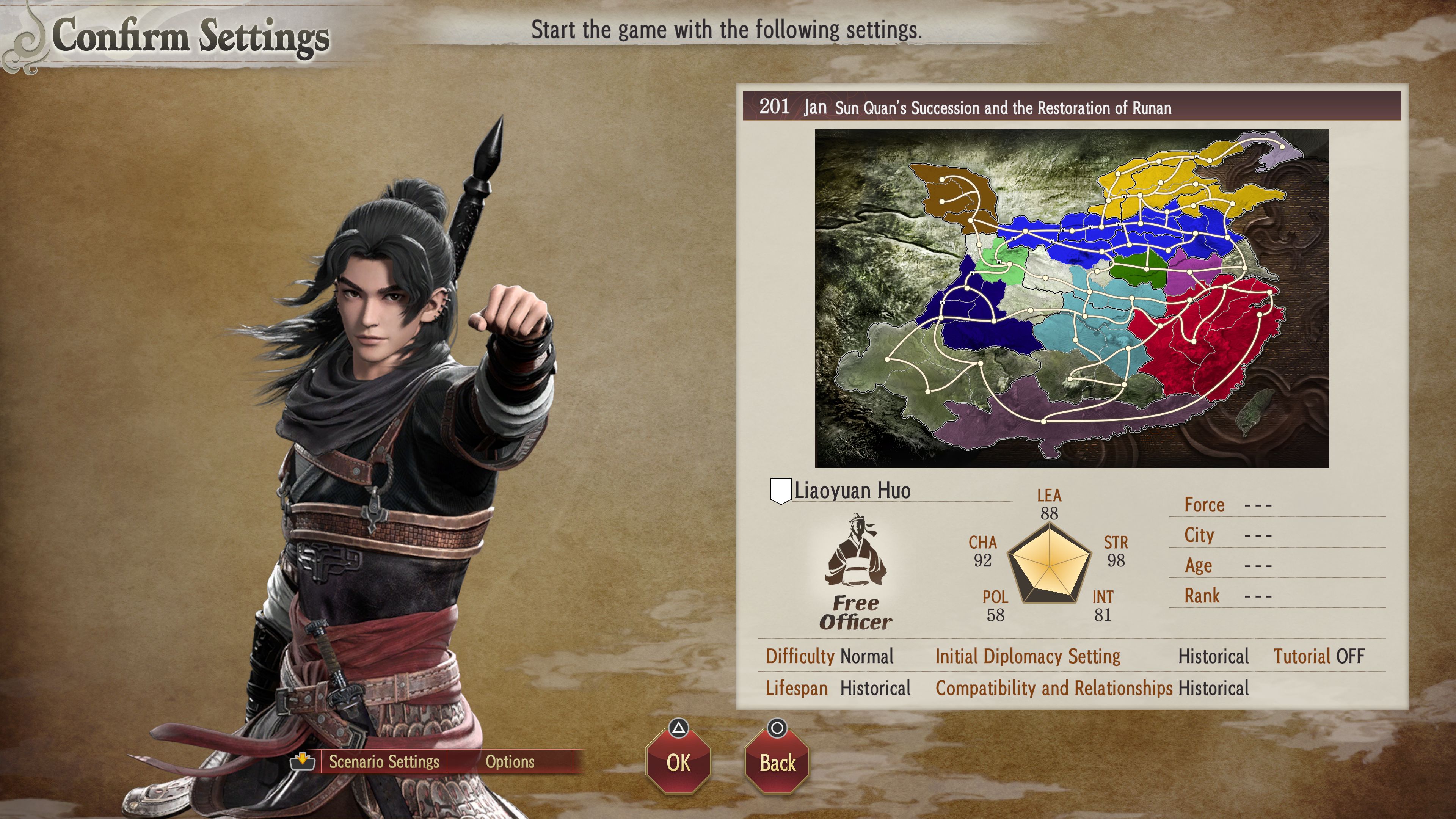Go back using the Back button
Image resolution: width=1456 pixels, height=819 pixels.
click(777, 763)
